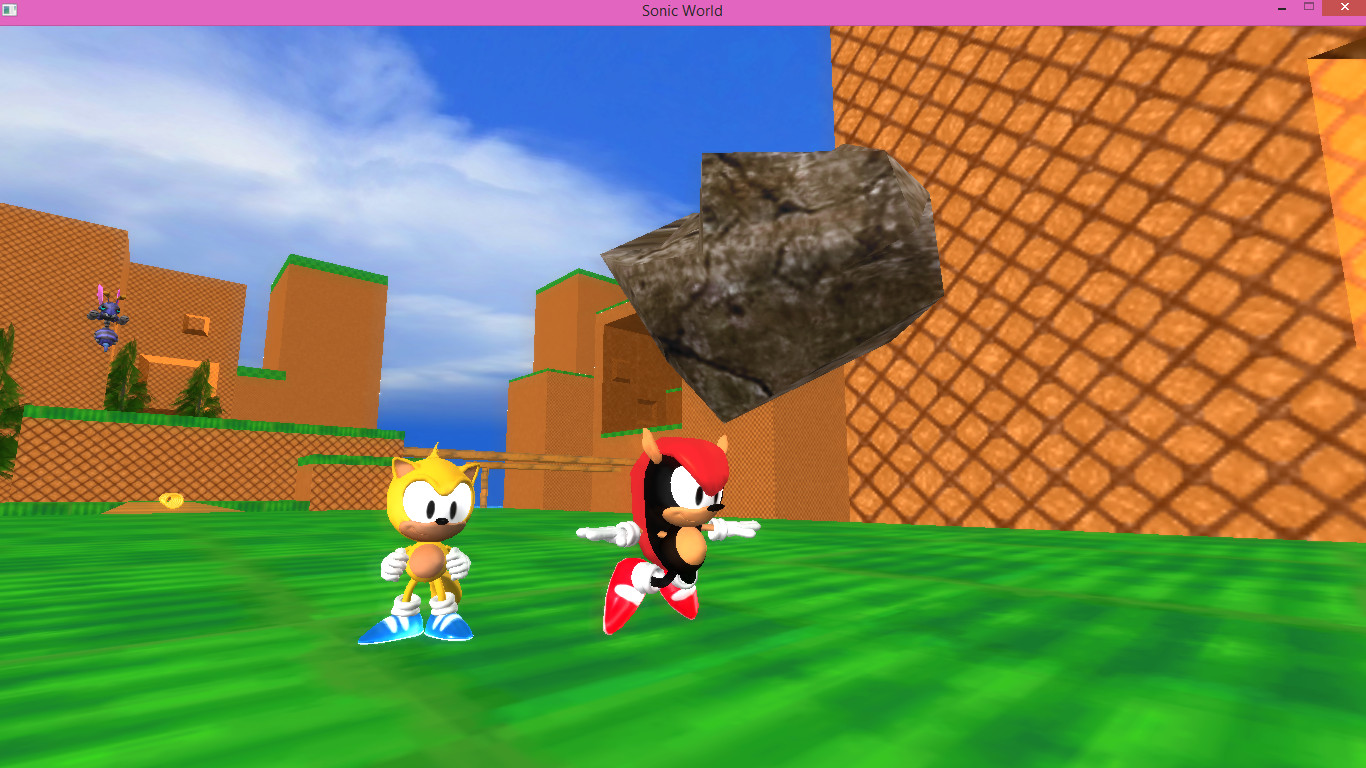This screenshot has height=768, width=1366.
Task: Click Ray the flying squirrel character
Action: click(430, 520)
